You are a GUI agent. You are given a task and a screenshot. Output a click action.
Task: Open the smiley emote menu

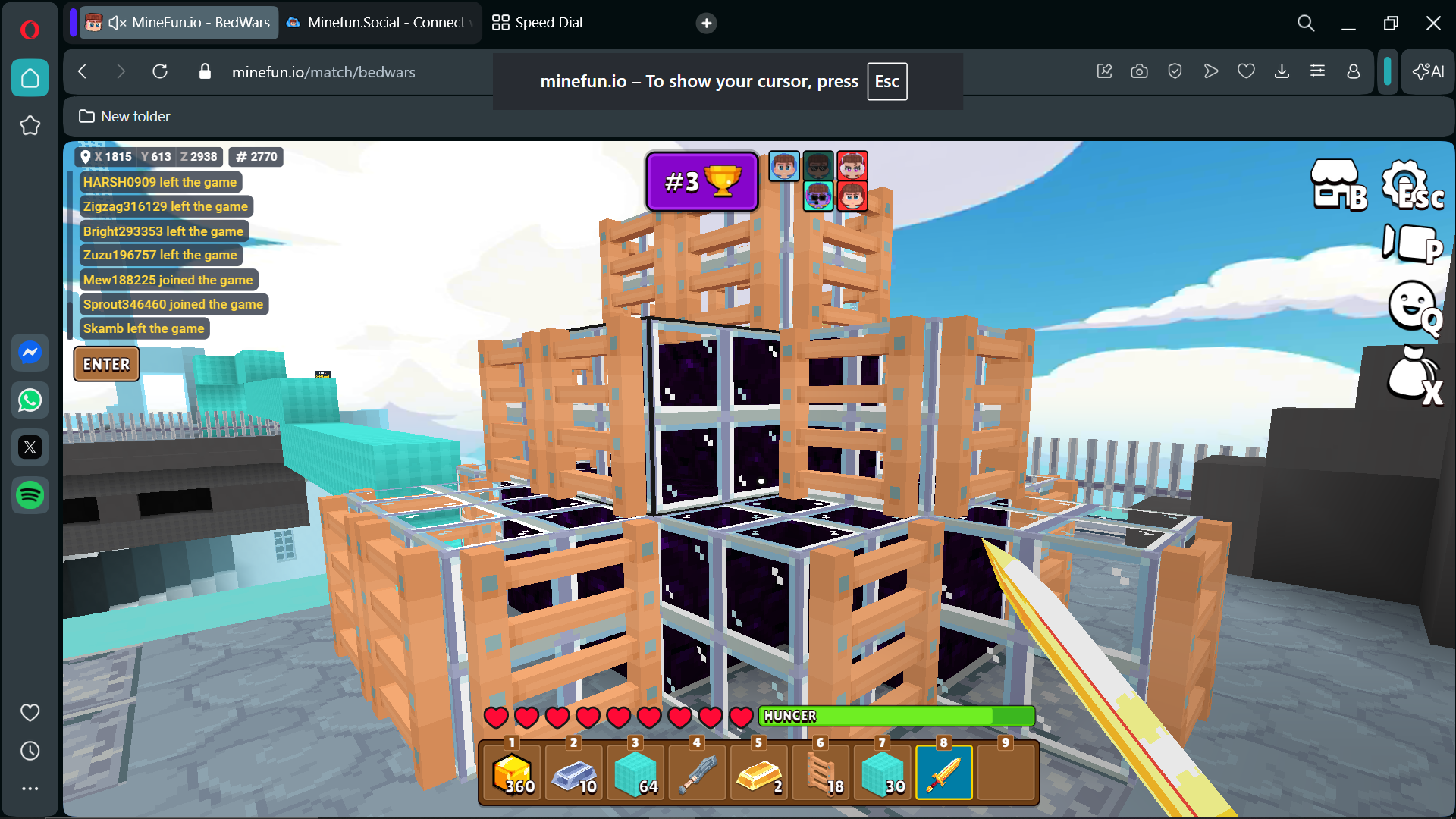1413,306
